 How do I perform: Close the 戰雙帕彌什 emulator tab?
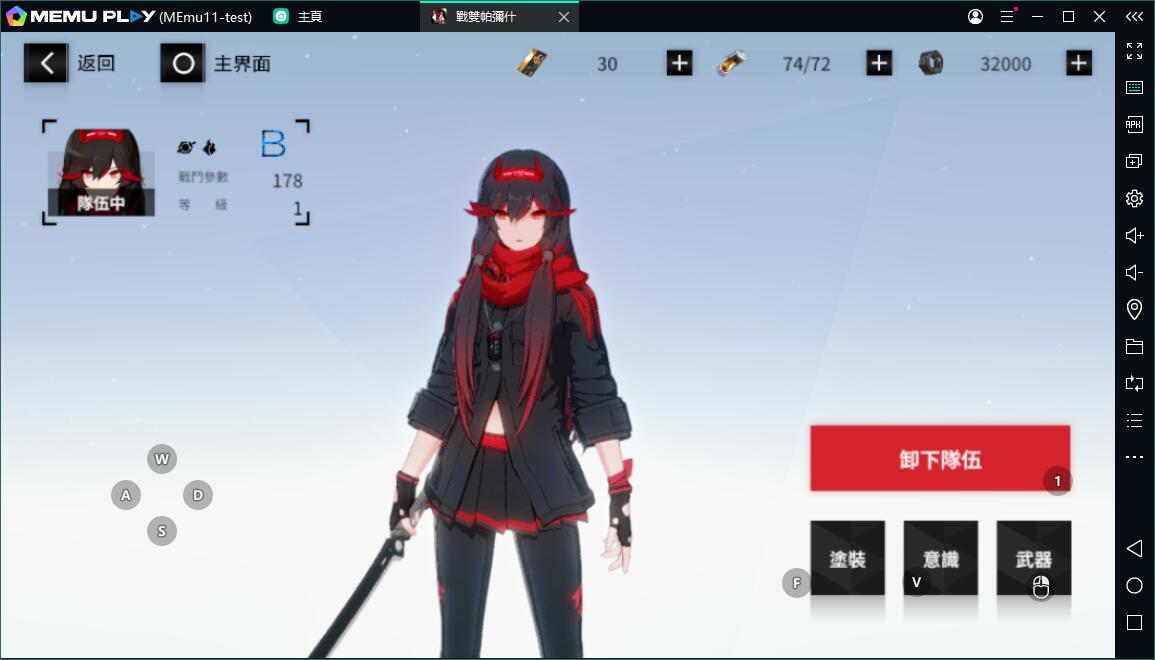[564, 17]
